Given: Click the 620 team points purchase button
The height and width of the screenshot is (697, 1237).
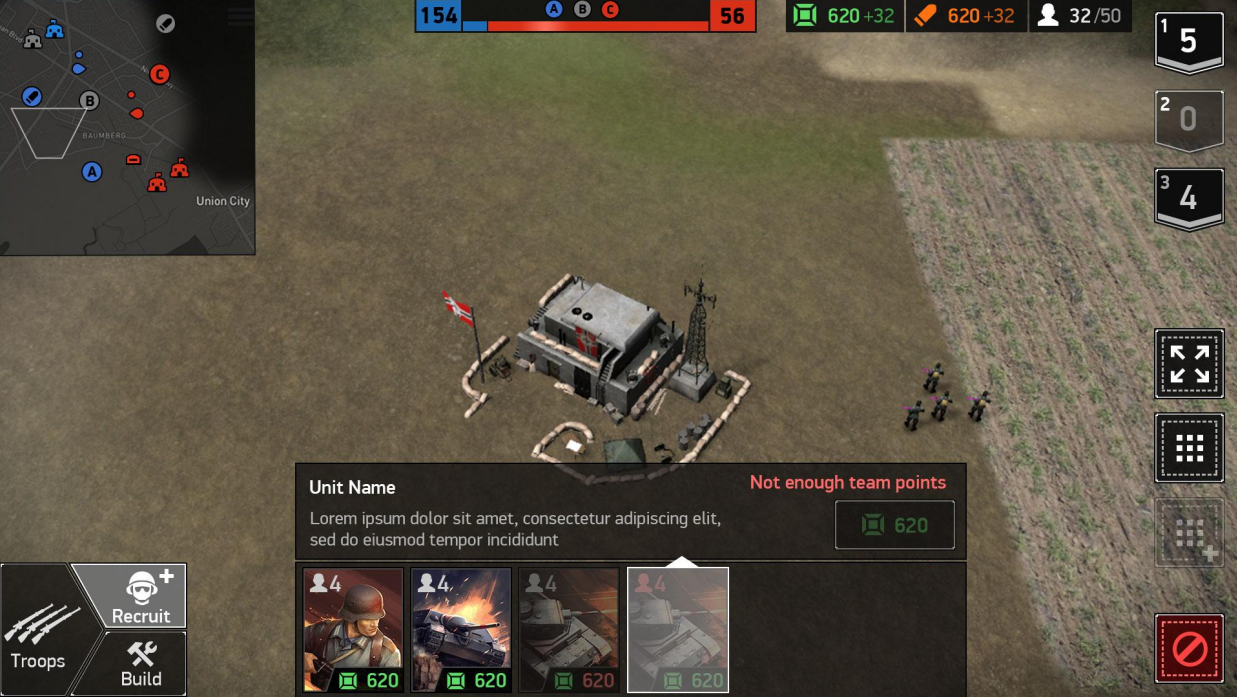Looking at the screenshot, I should [894, 525].
